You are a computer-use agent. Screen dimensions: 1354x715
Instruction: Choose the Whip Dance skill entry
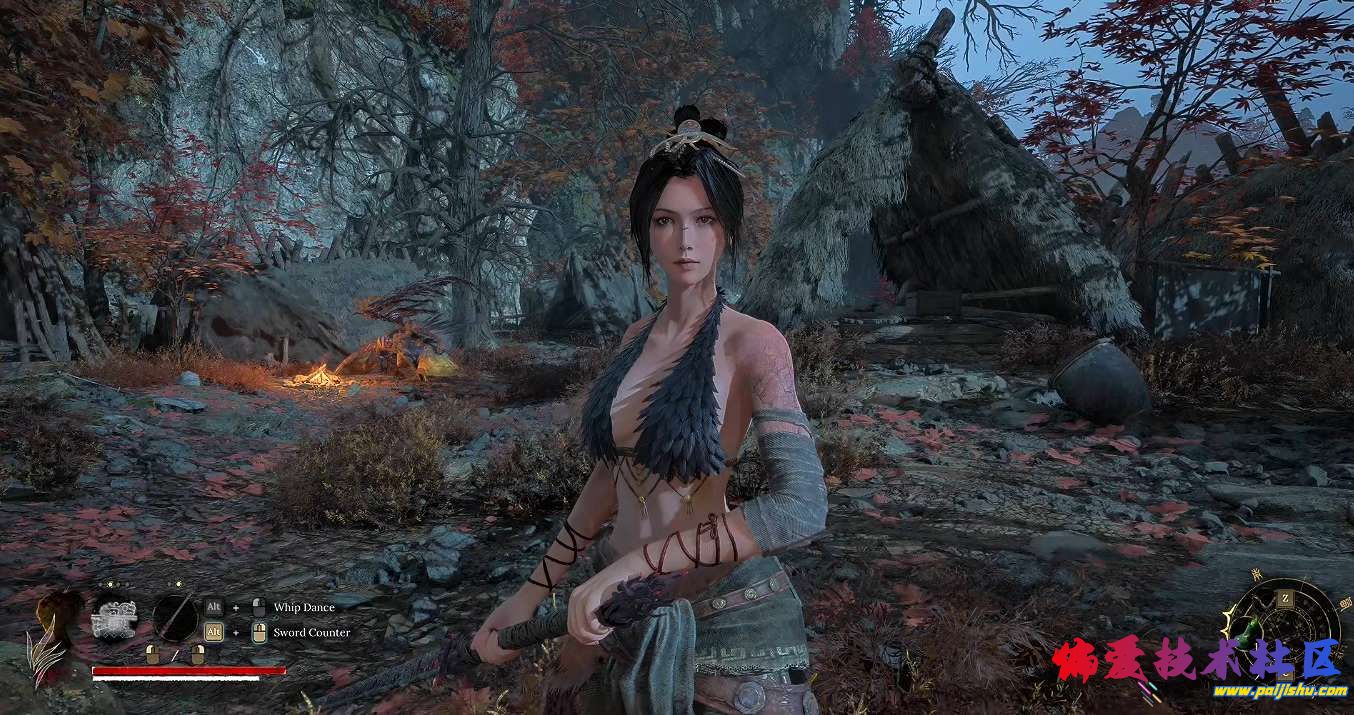point(304,607)
